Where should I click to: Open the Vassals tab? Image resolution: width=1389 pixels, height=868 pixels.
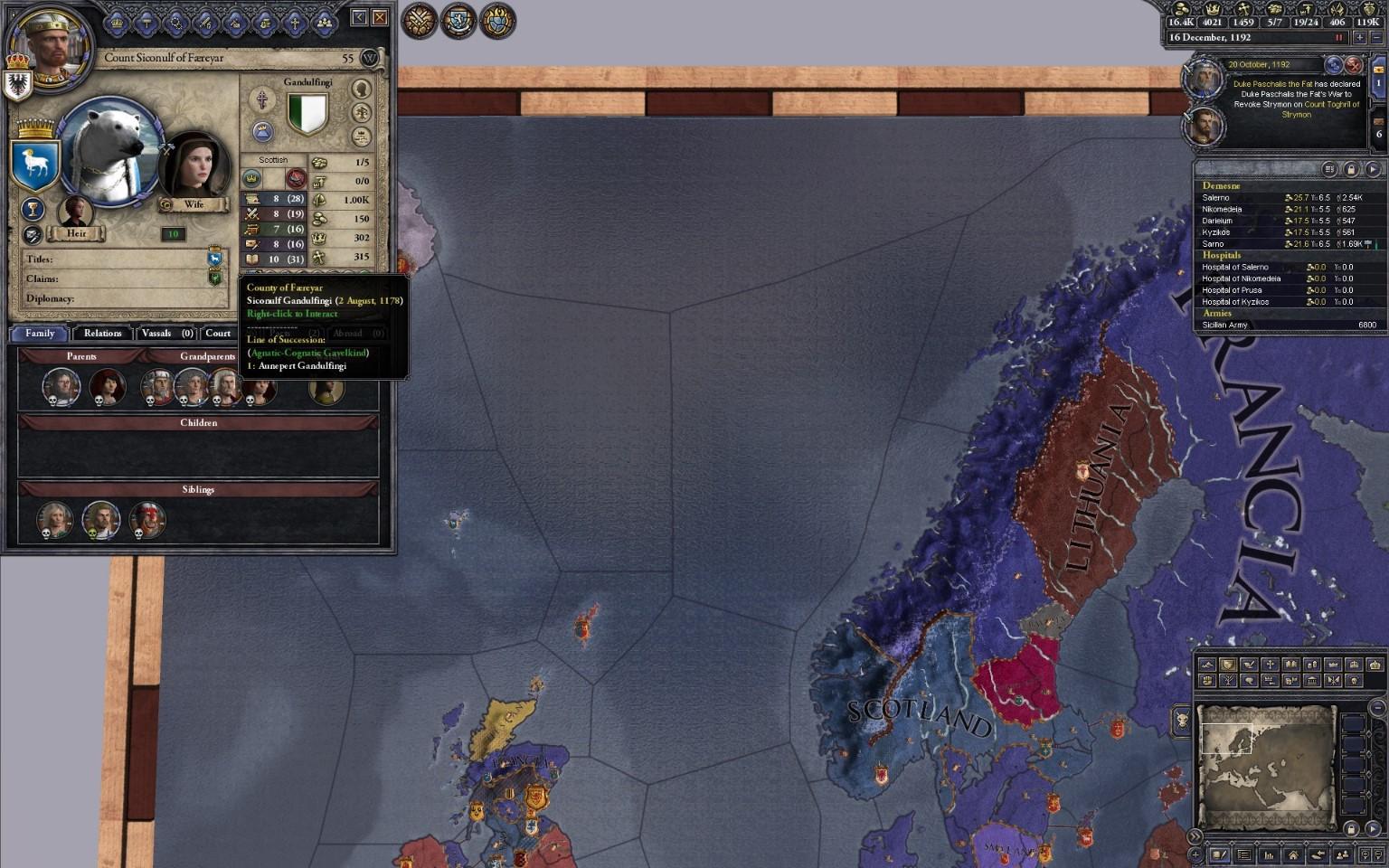(163, 333)
